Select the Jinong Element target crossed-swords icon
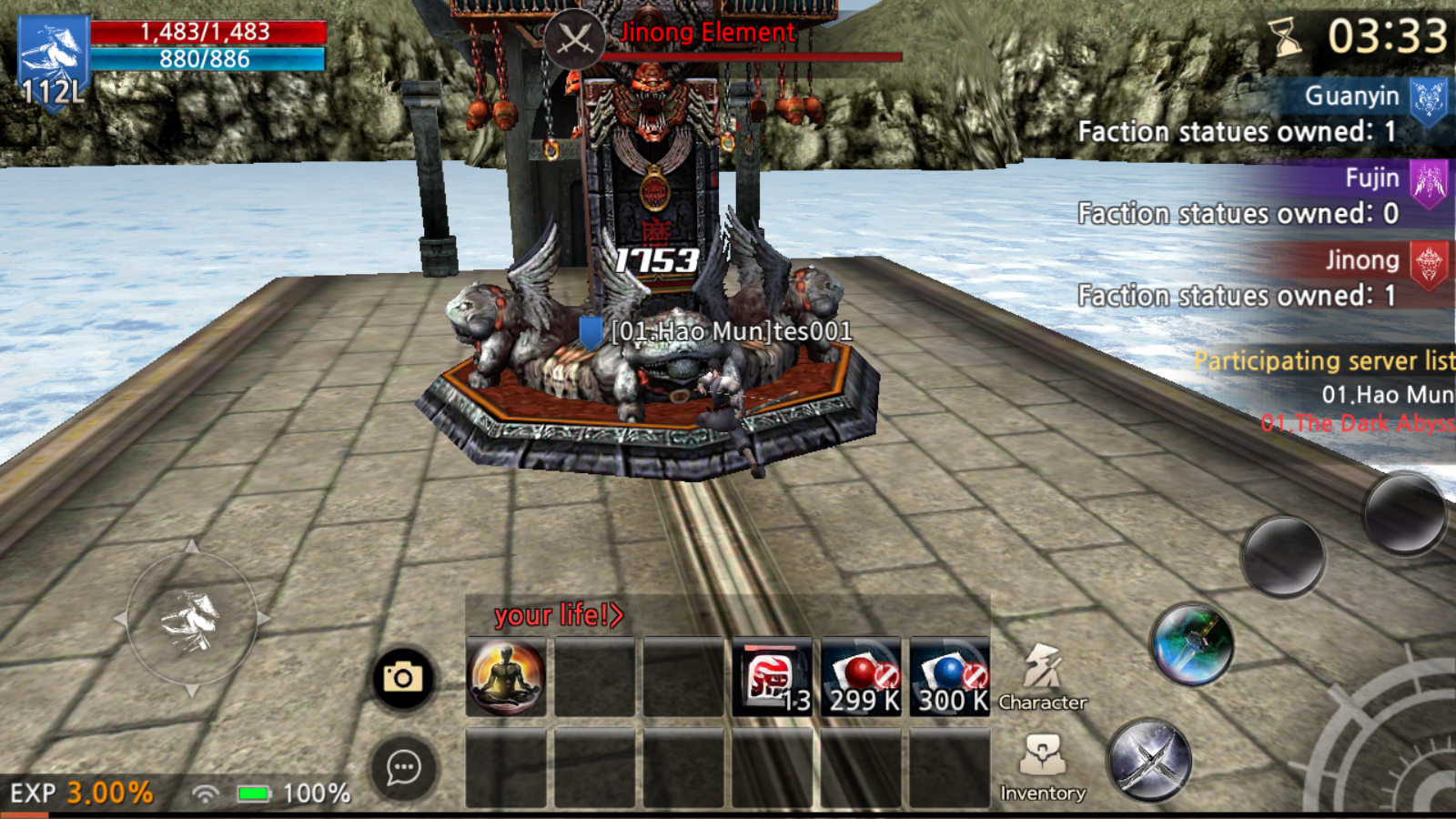The height and width of the screenshot is (819, 1456). 574,39
